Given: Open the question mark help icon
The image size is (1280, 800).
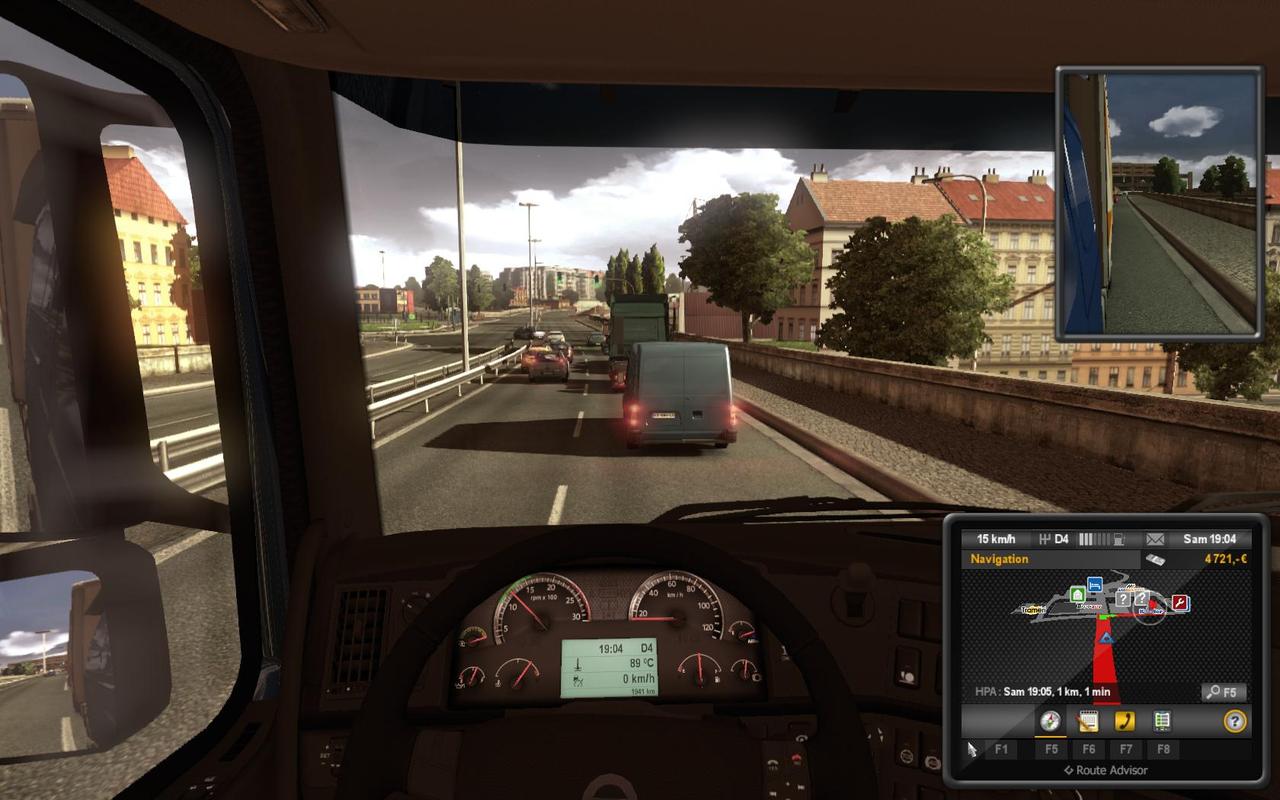Looking at the screenshot, I should (x=1235, y=721).
